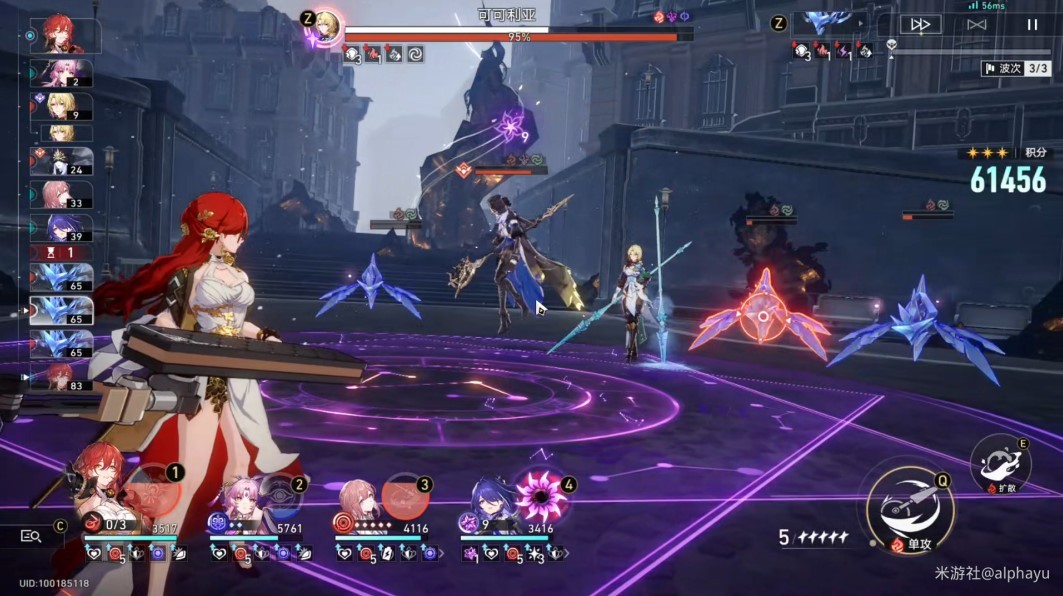Toggle the double-speed battle button
1063x596 pixels.
pyautogui.click(x=919, y=25)
